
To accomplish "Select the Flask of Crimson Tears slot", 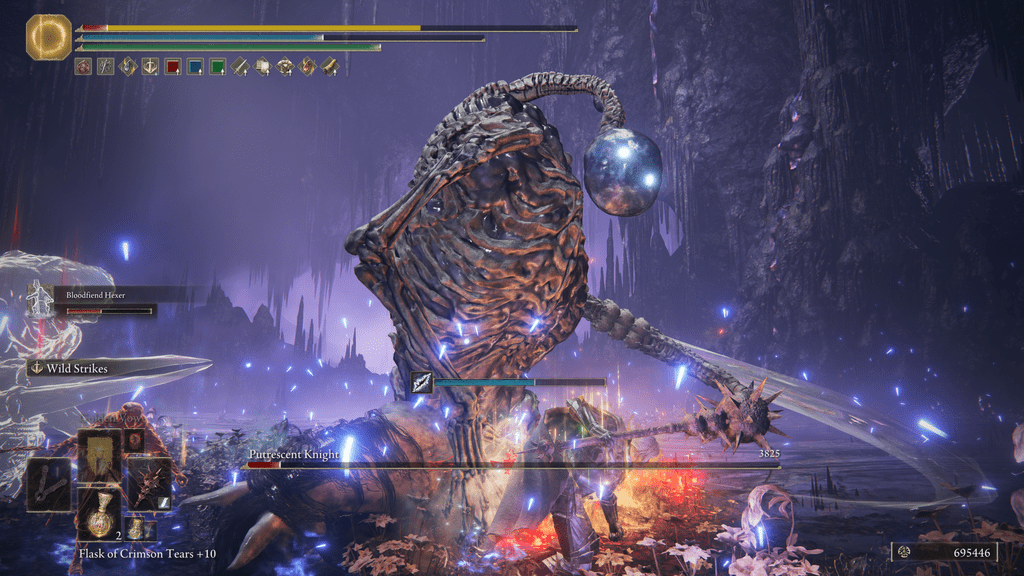I will coord(100,514).
